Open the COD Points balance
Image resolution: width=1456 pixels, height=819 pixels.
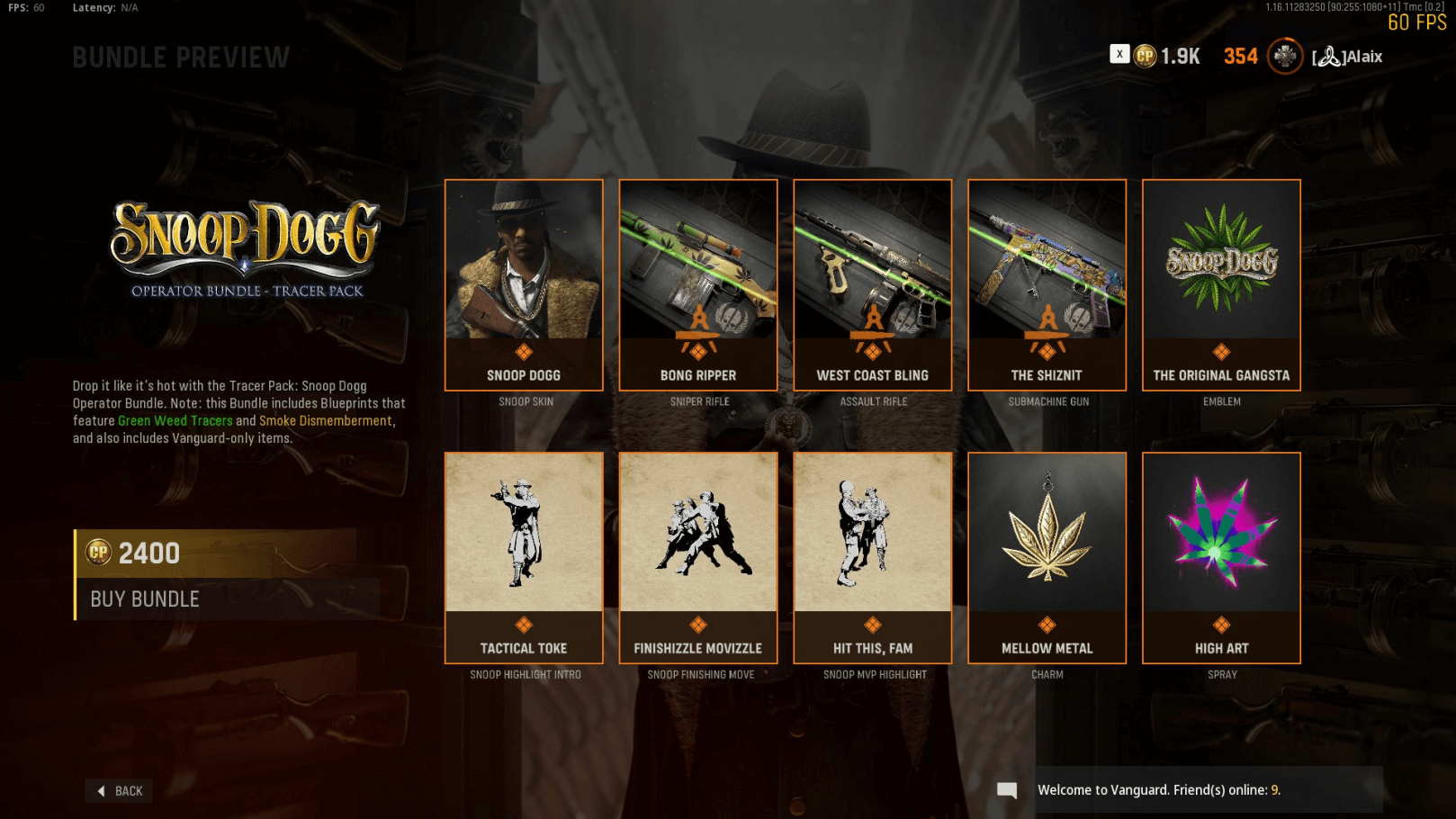pyautogui.click(x=1167, y=57)
